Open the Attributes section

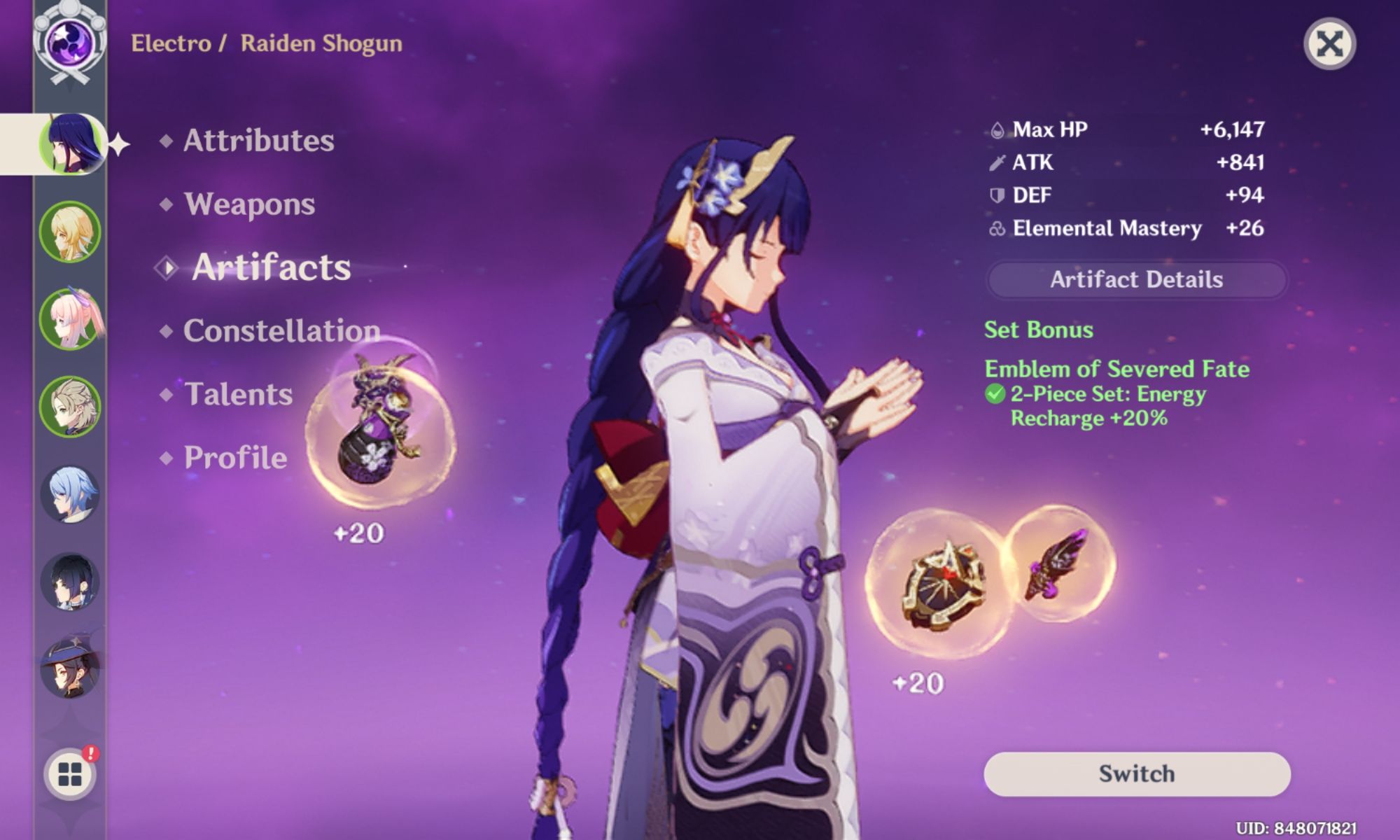(x=258, y=141)
